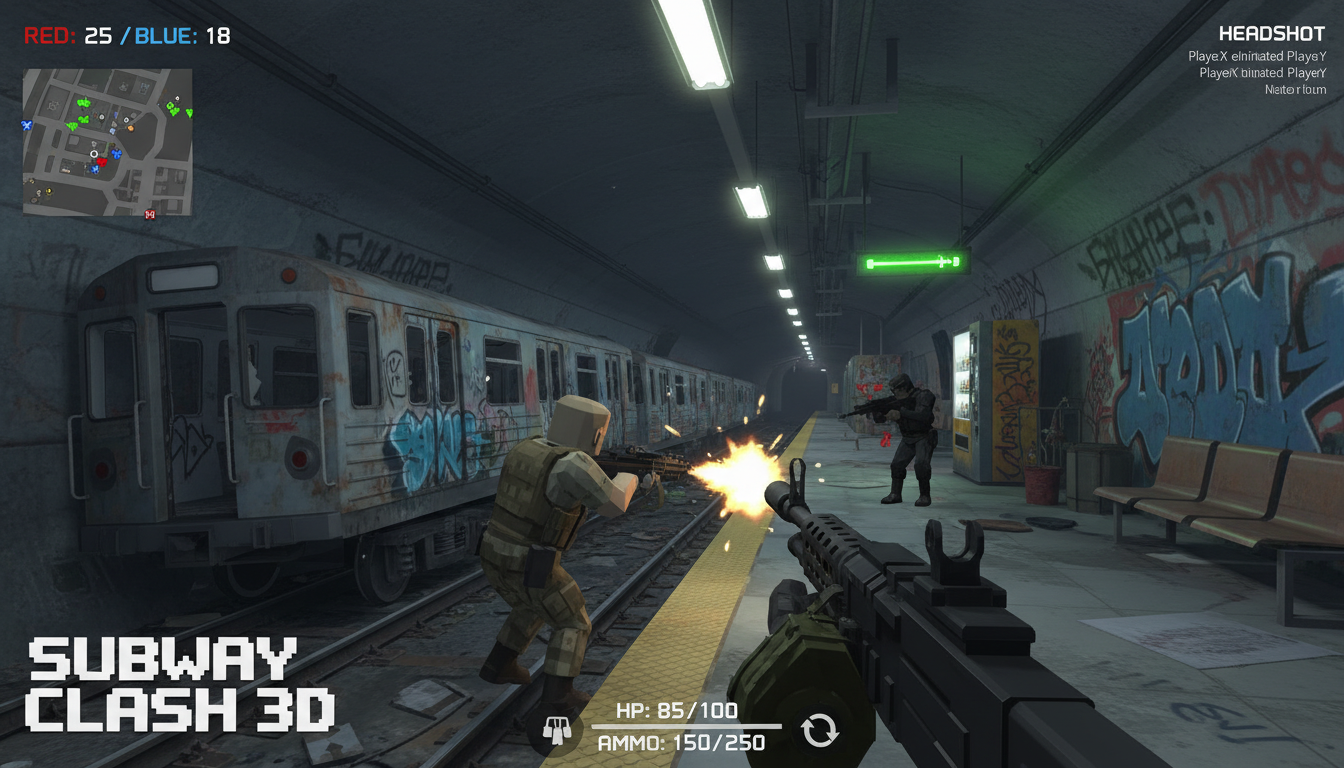Click a green teammate marker on the minimap

pyautogui.click(x=82, y=102)
